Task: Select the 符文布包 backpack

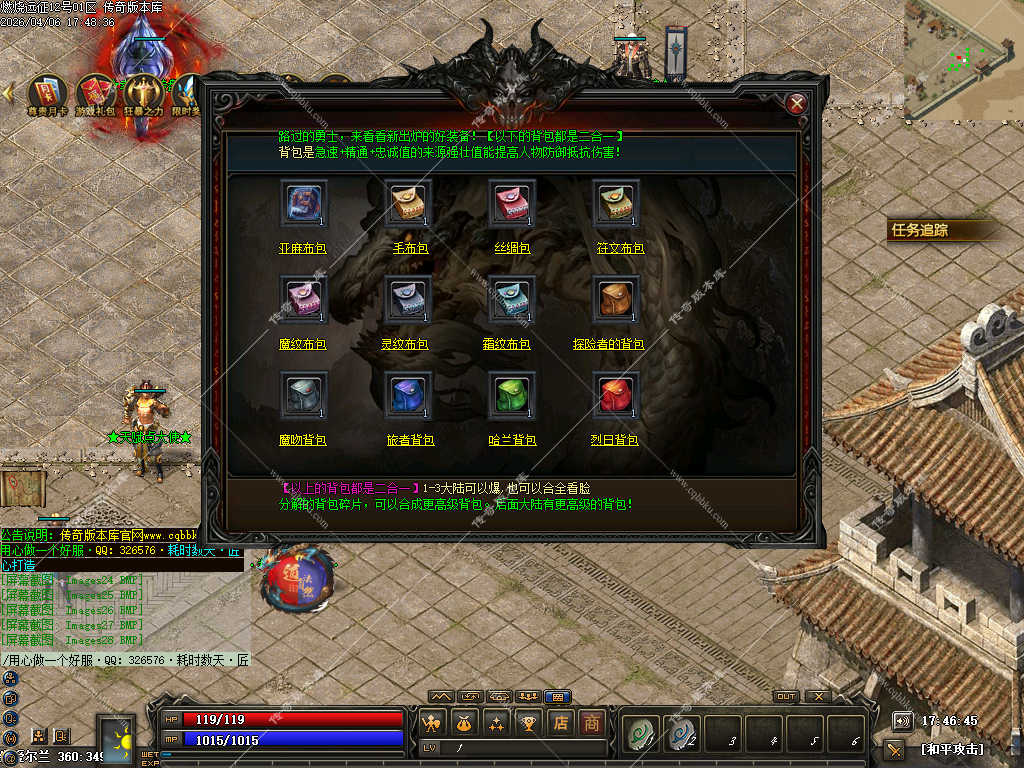Action: pos(616,204)
